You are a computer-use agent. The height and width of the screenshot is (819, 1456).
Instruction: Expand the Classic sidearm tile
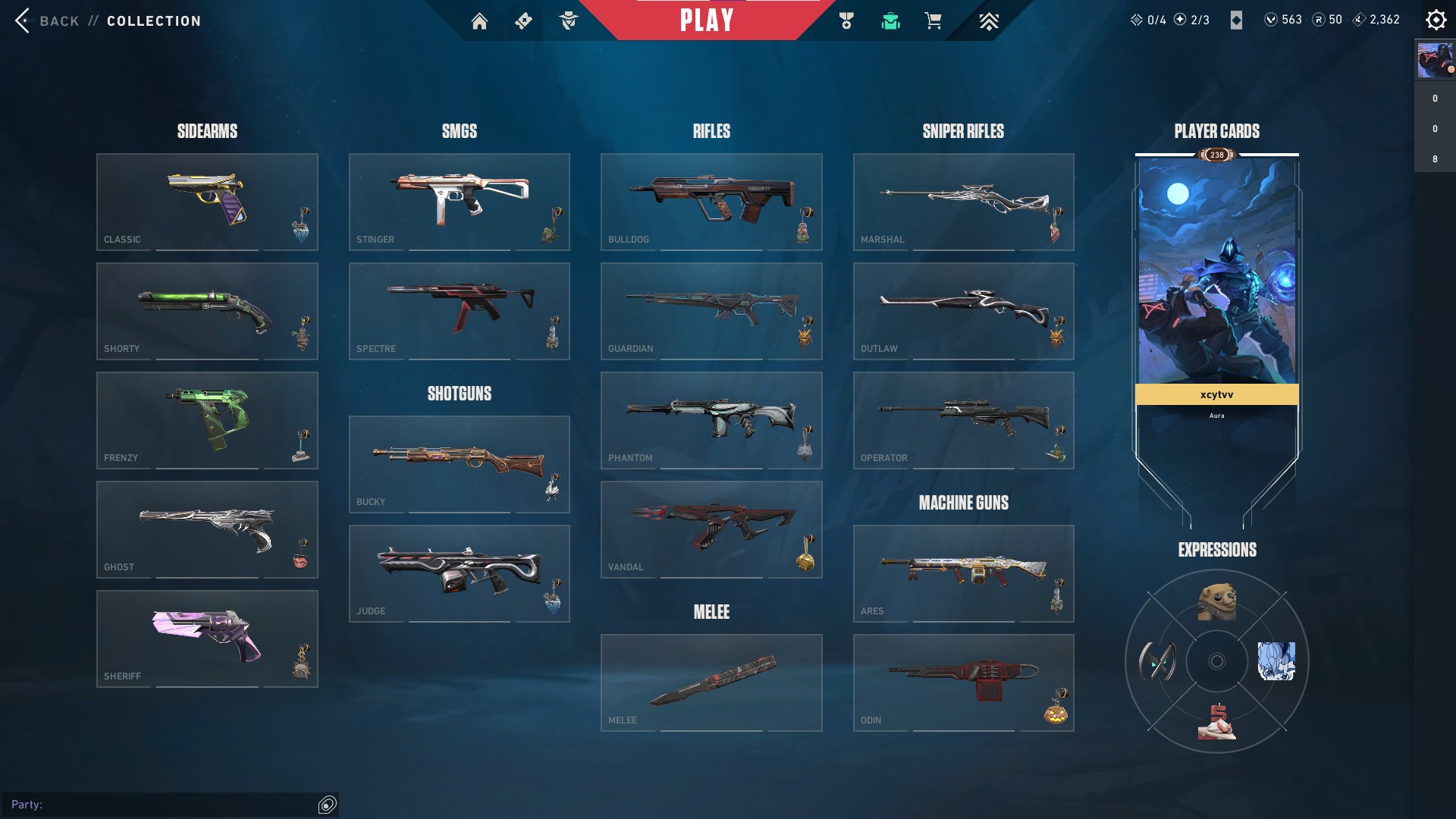(x=207, y=202)
